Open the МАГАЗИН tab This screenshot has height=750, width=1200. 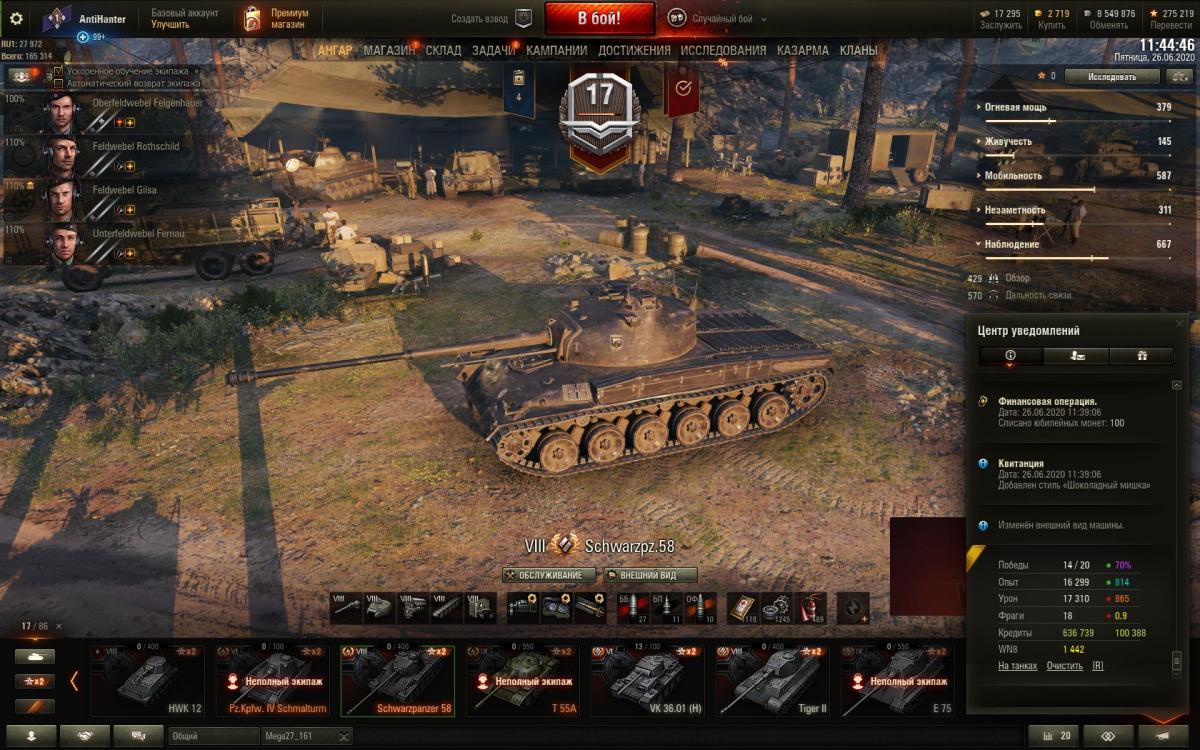[388, 50]
